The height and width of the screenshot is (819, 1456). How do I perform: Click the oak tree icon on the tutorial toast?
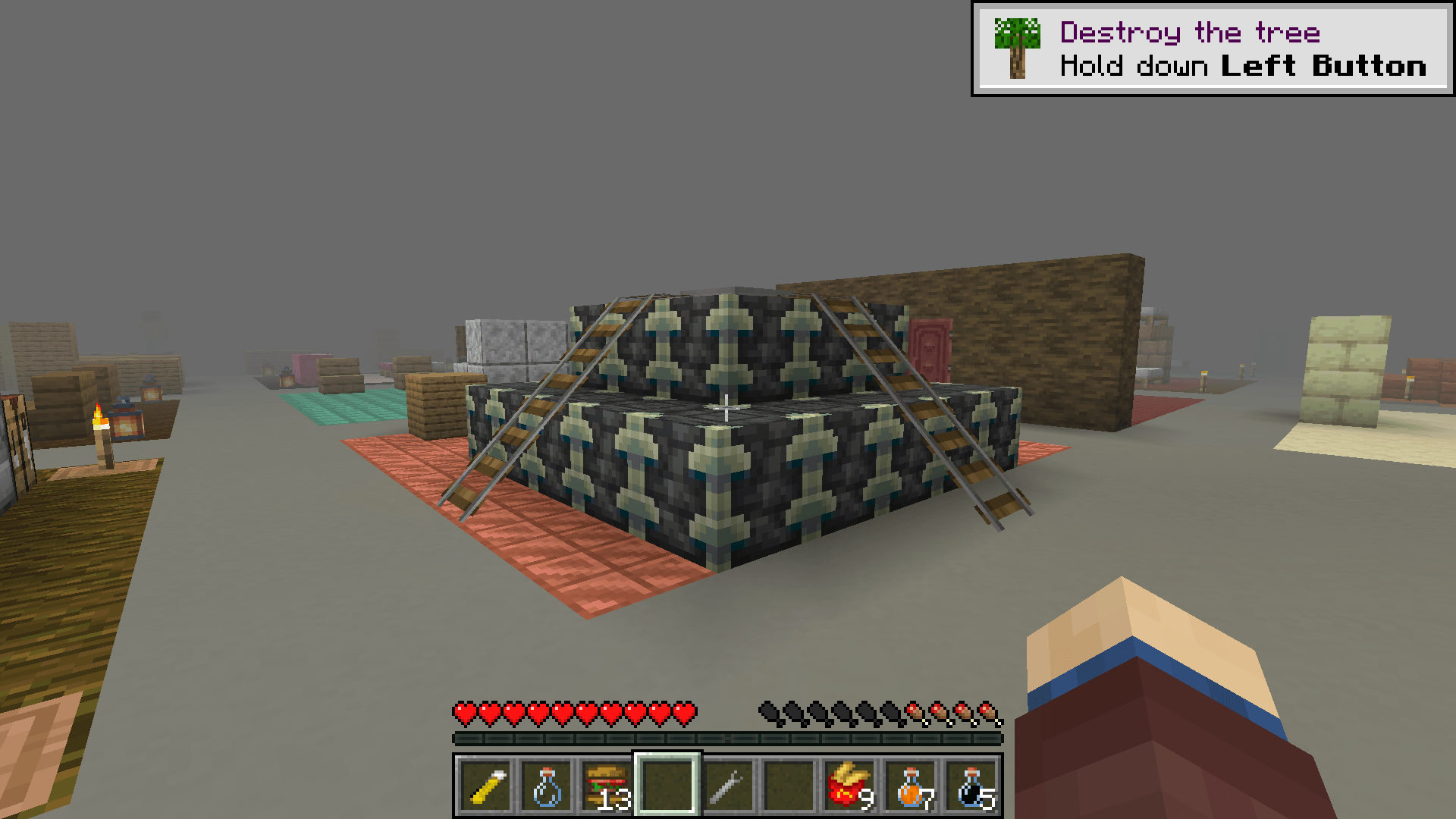tap(1016, 48)
